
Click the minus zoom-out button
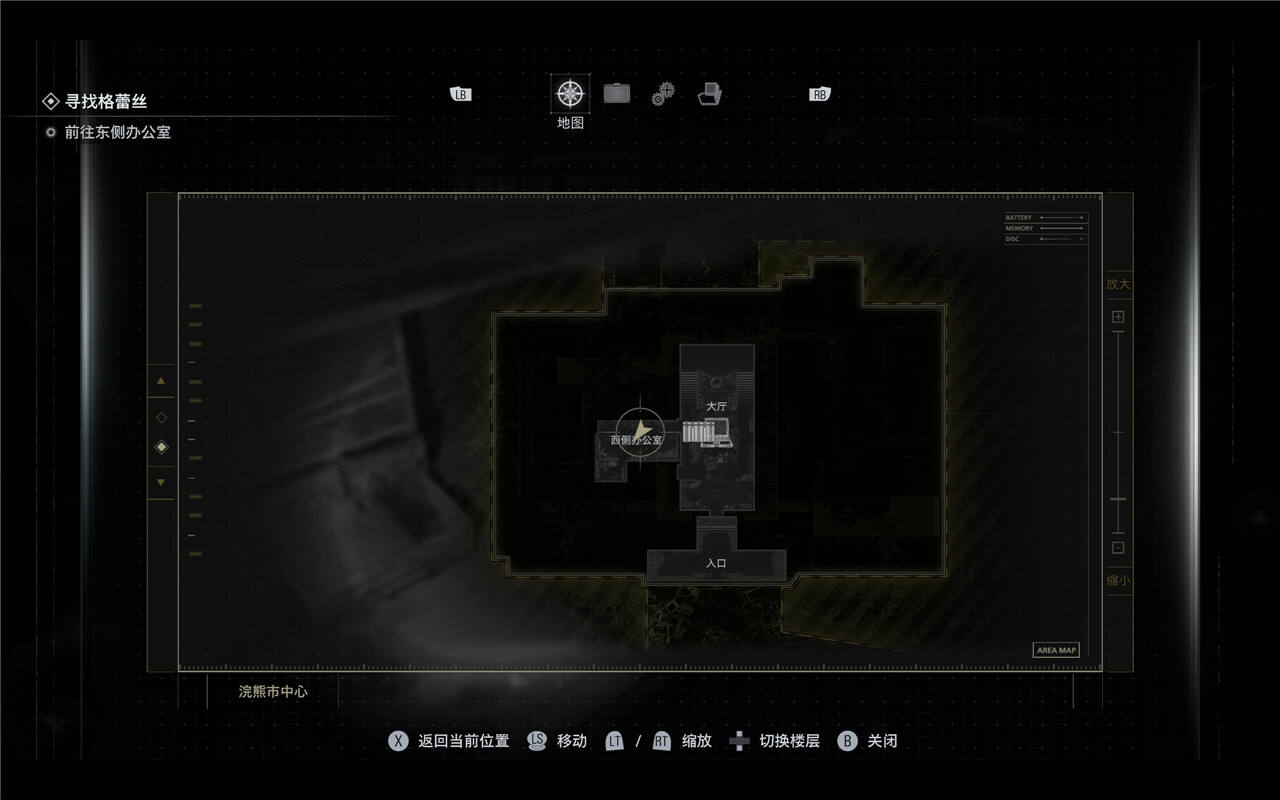(1118, 547)
